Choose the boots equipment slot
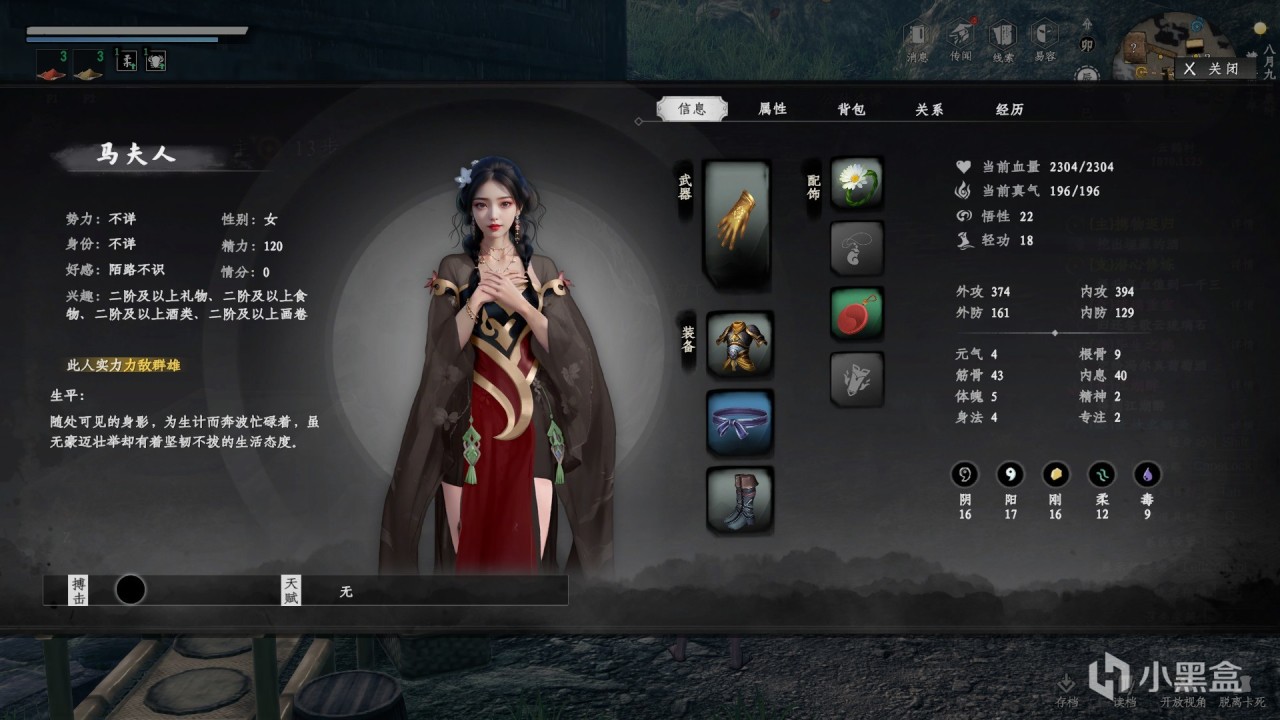The height and width of the screenshot is (720, 1280). [x=740, y=499]
